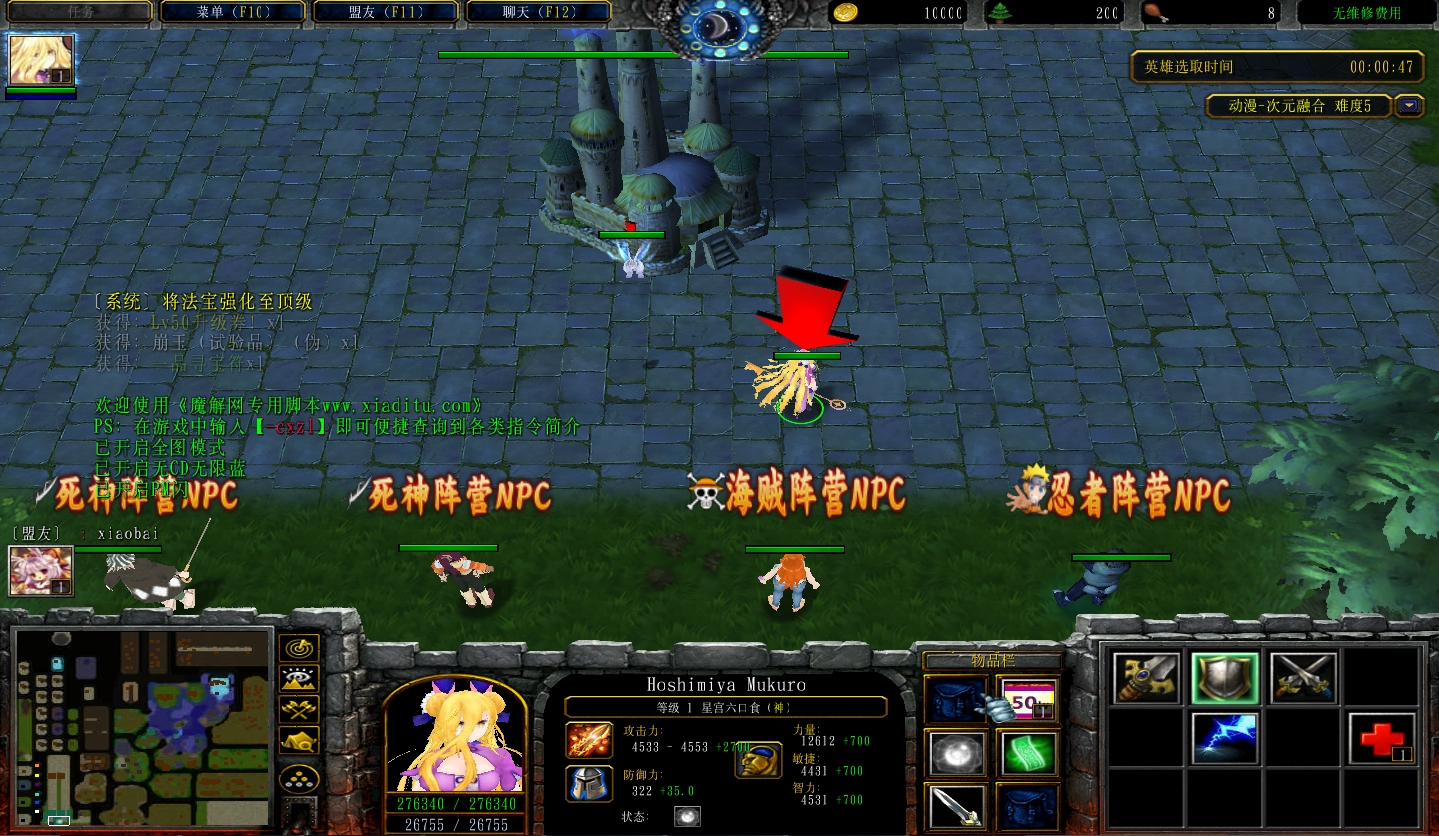The width and height of the screenshot is (1439, 836).
Task: Open the 盟友 (F11) allies panel
Action: (x=386, y=12)
